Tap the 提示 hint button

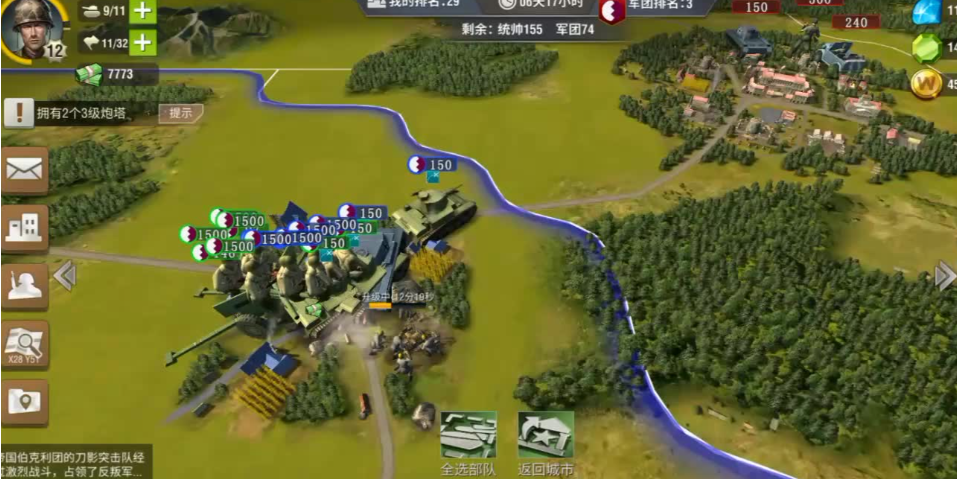[180, 113]
